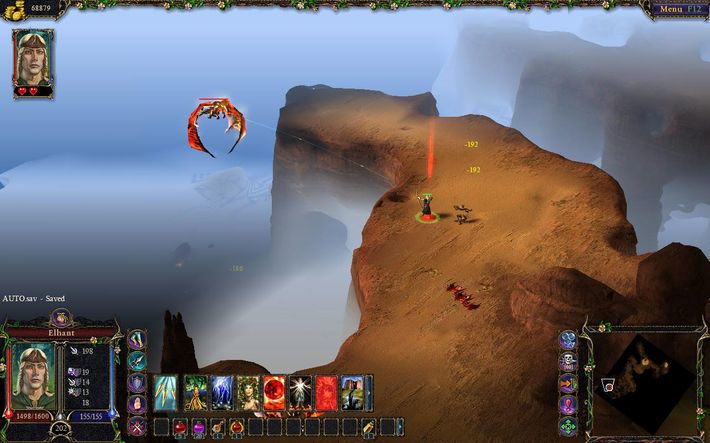Activate the red swirling flame spell card
This screenshot has width=710, height=443.
327,393
